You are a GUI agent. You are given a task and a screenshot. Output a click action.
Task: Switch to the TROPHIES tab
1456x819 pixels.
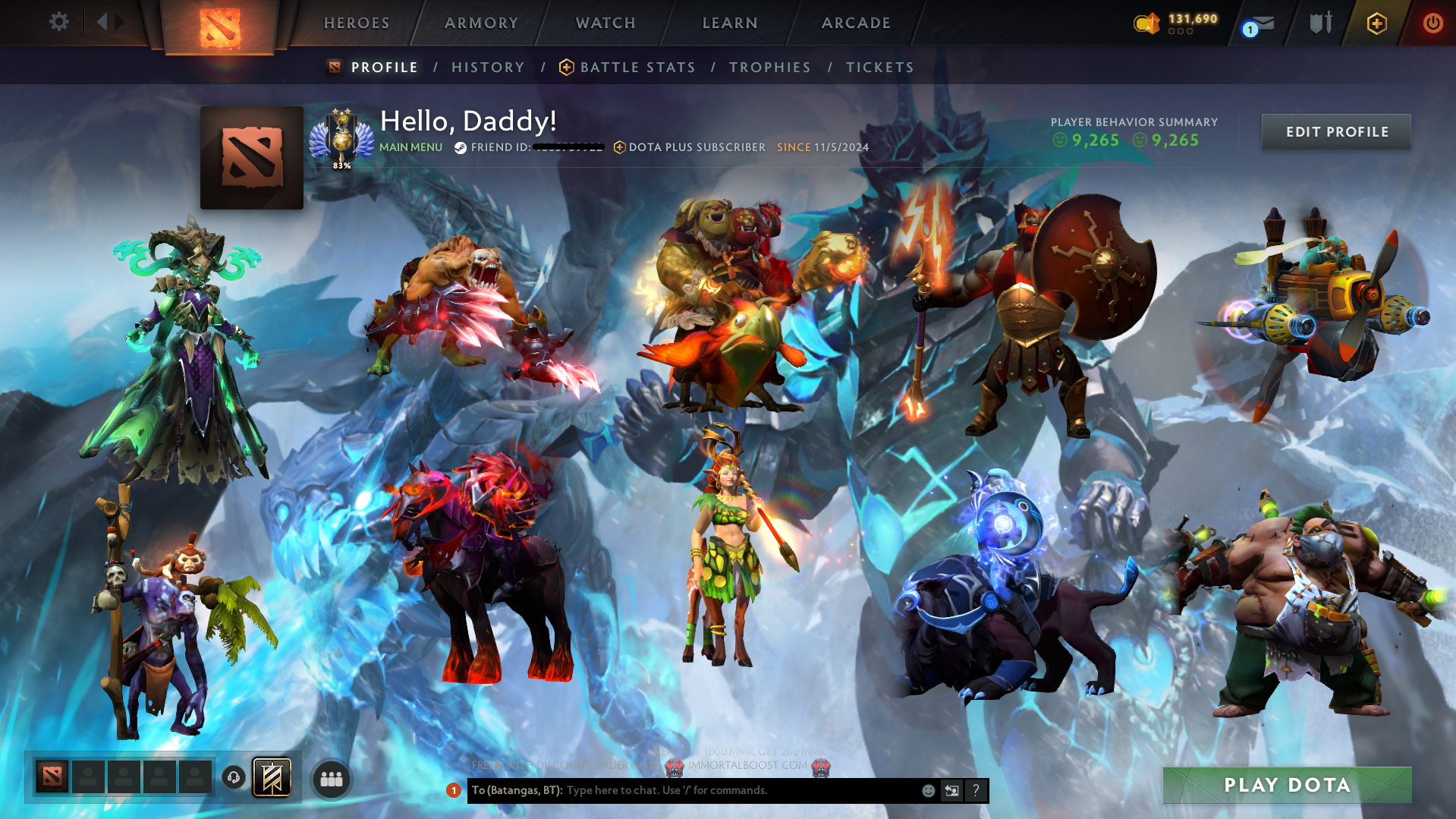click(769, 67)
